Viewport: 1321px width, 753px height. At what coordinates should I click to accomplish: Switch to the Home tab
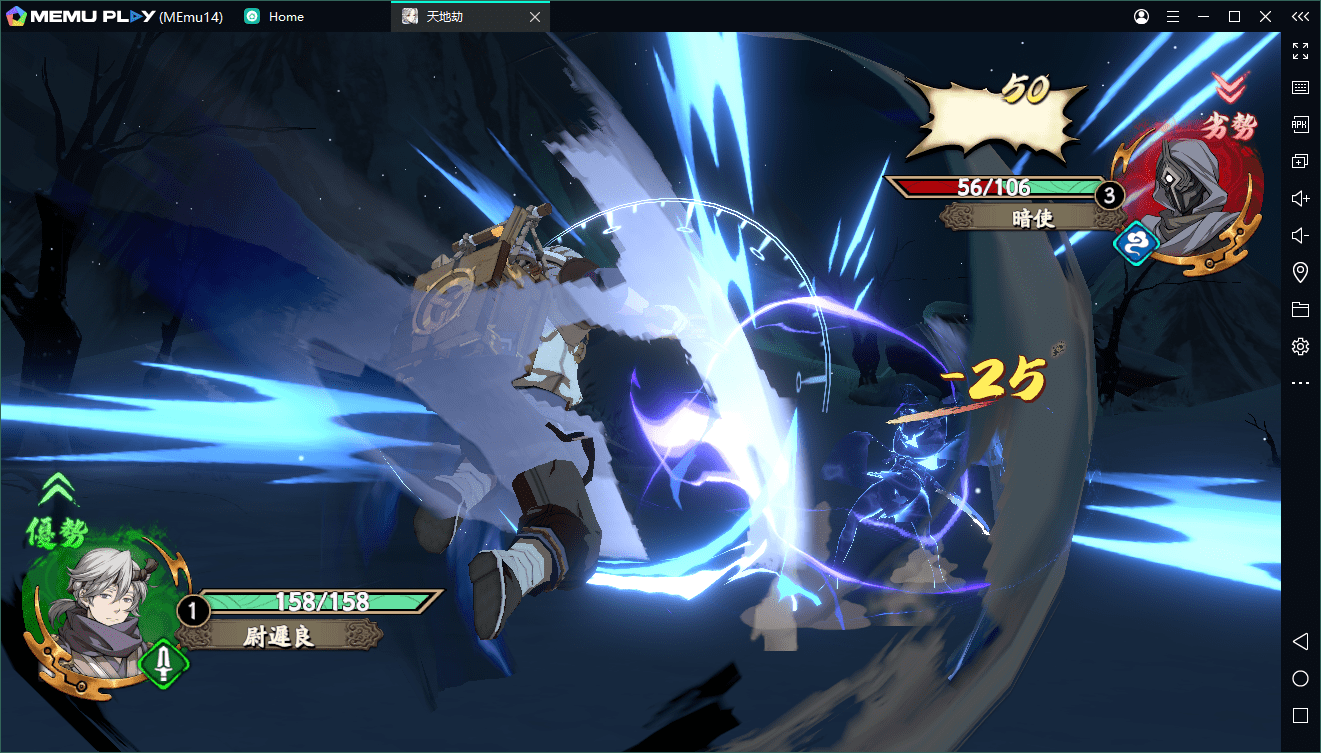285,17
